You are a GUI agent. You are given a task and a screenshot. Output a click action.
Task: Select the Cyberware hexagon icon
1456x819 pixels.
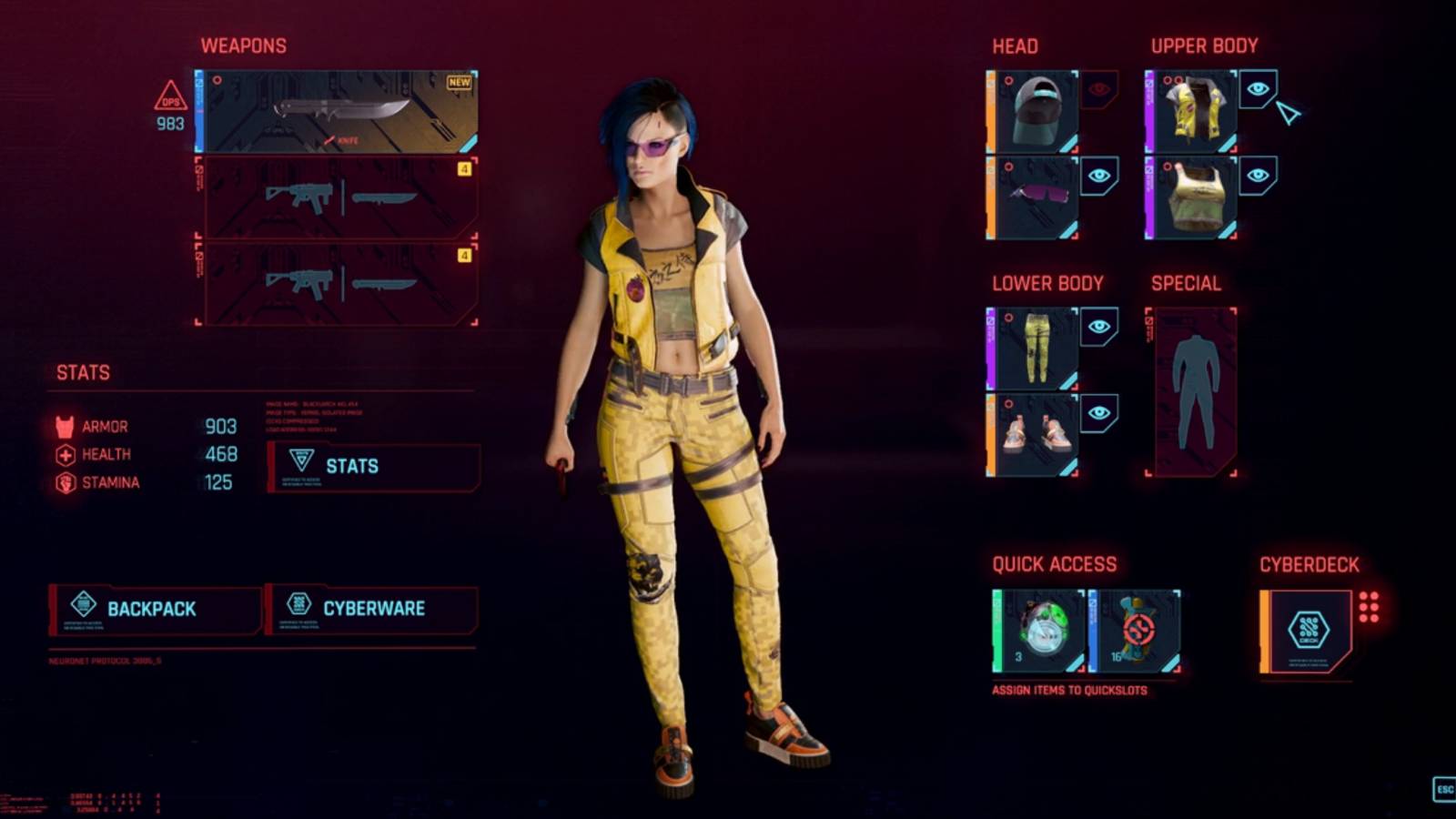(x=298, y=605)
